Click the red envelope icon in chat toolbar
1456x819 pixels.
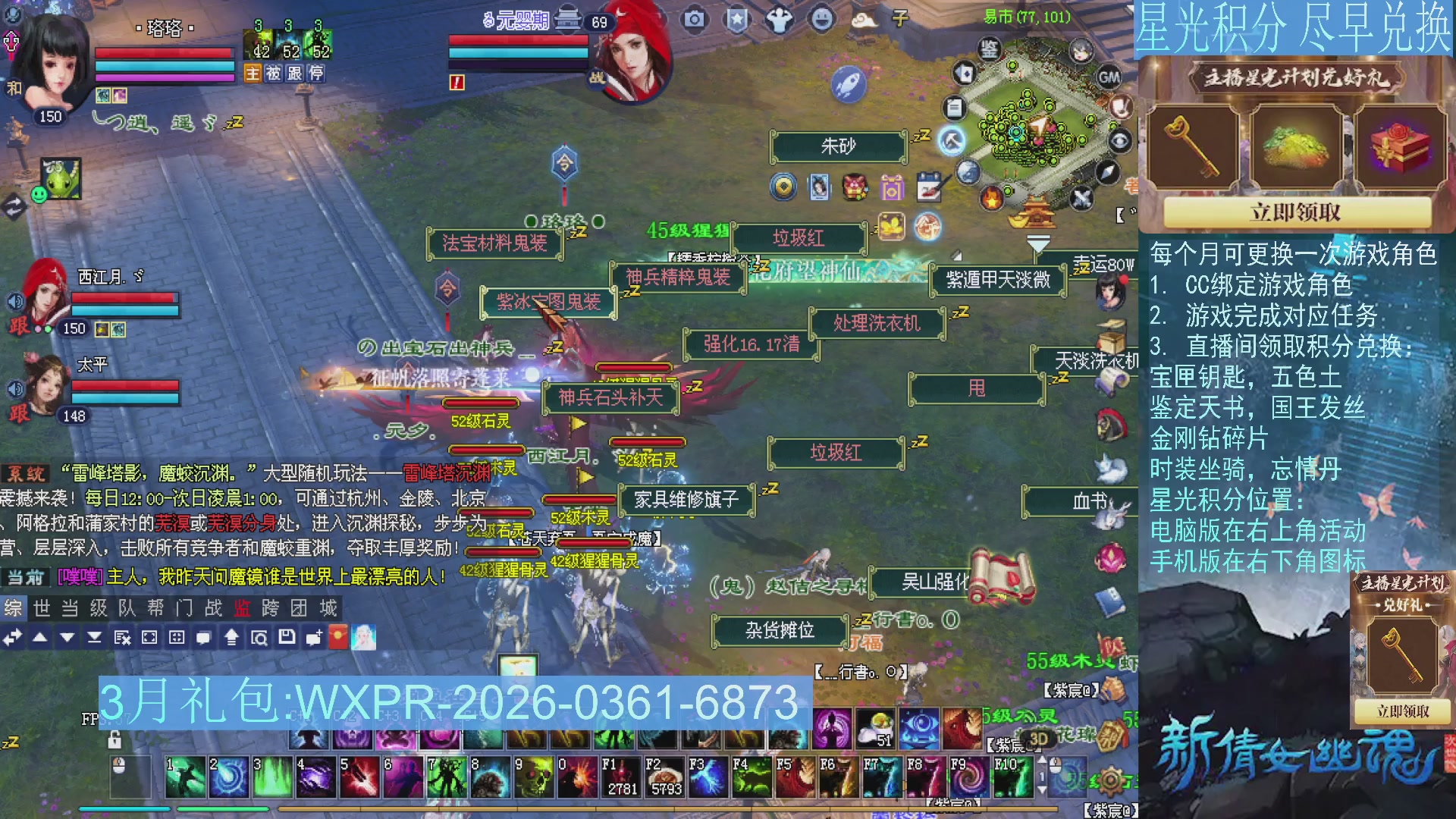(337, 638)
